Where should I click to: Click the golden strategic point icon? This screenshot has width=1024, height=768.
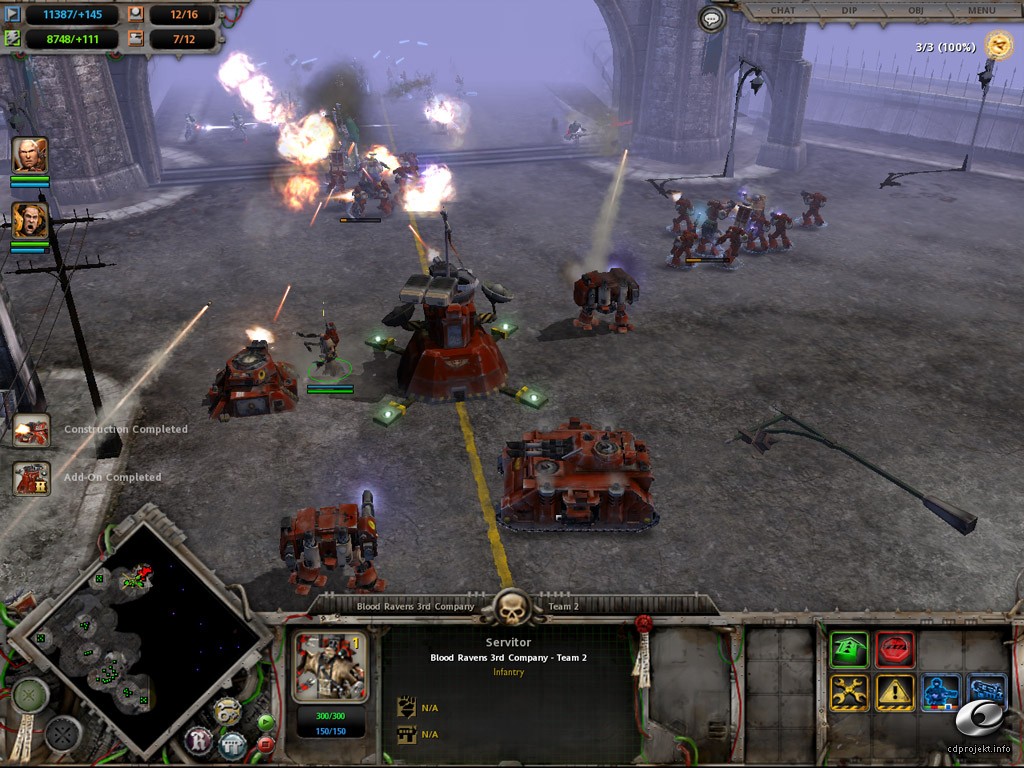[x=998, y=44]
